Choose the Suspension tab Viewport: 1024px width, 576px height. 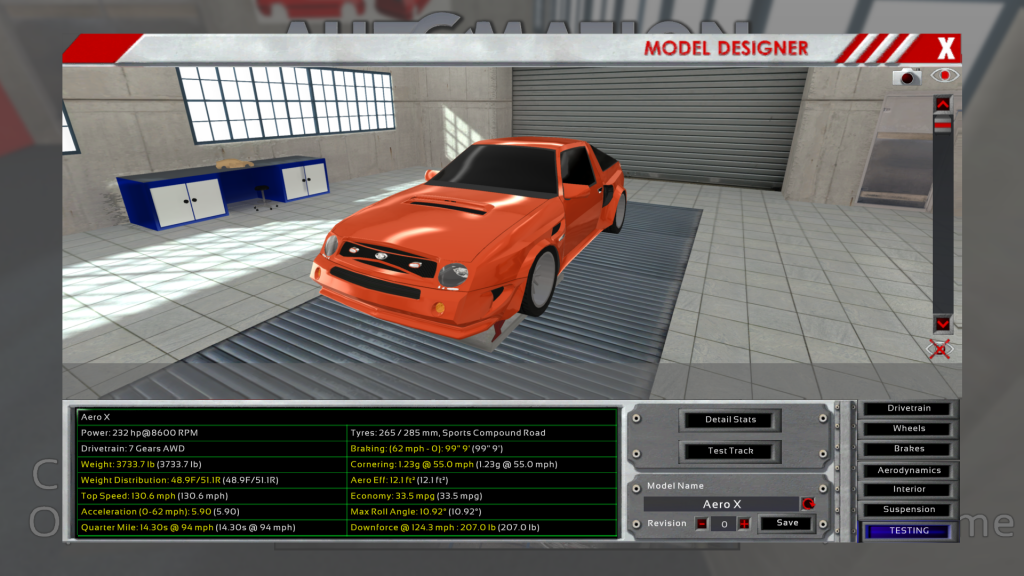908,510
